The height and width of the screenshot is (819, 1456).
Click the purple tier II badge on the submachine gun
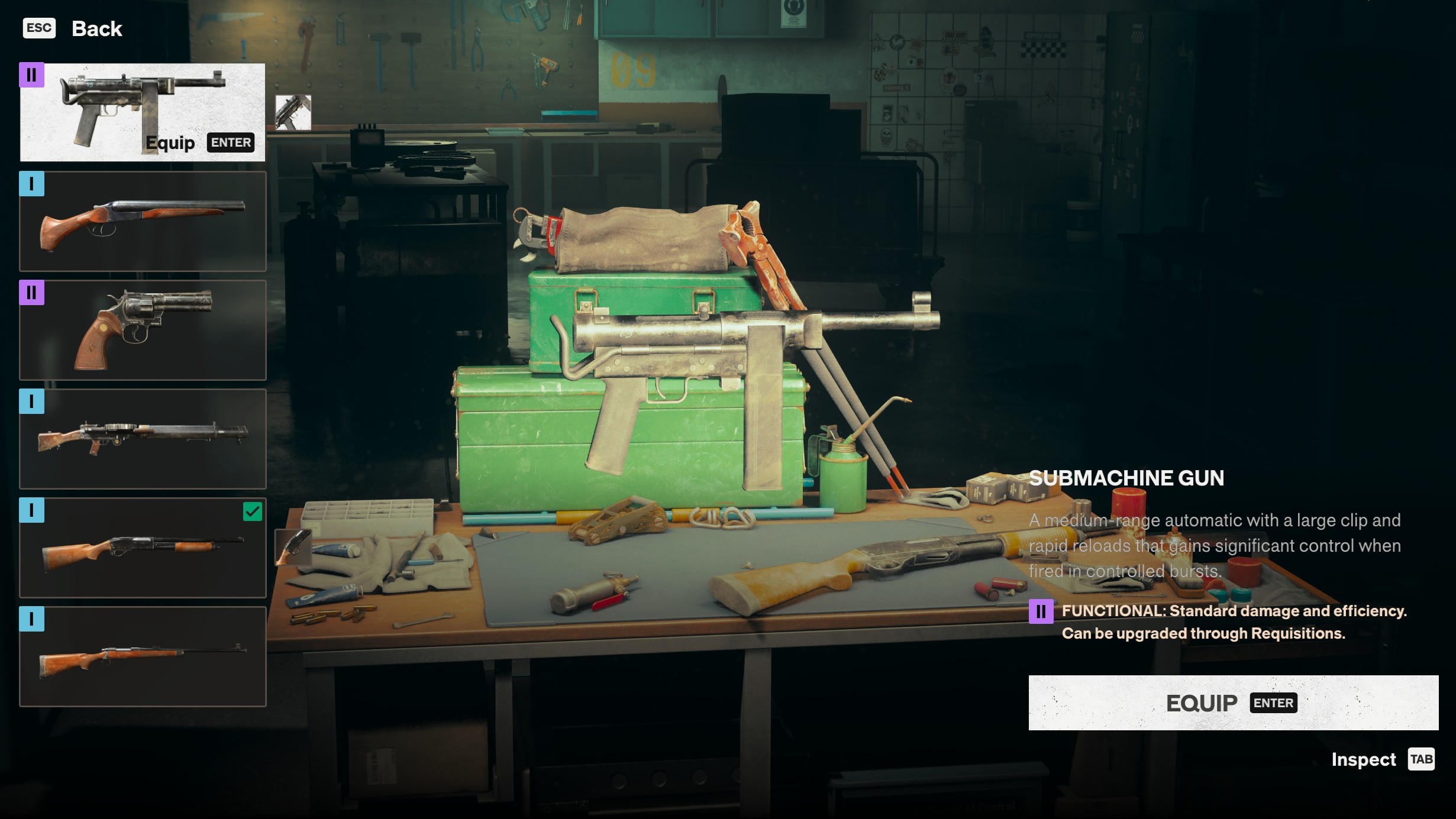[x=33, y=75]
